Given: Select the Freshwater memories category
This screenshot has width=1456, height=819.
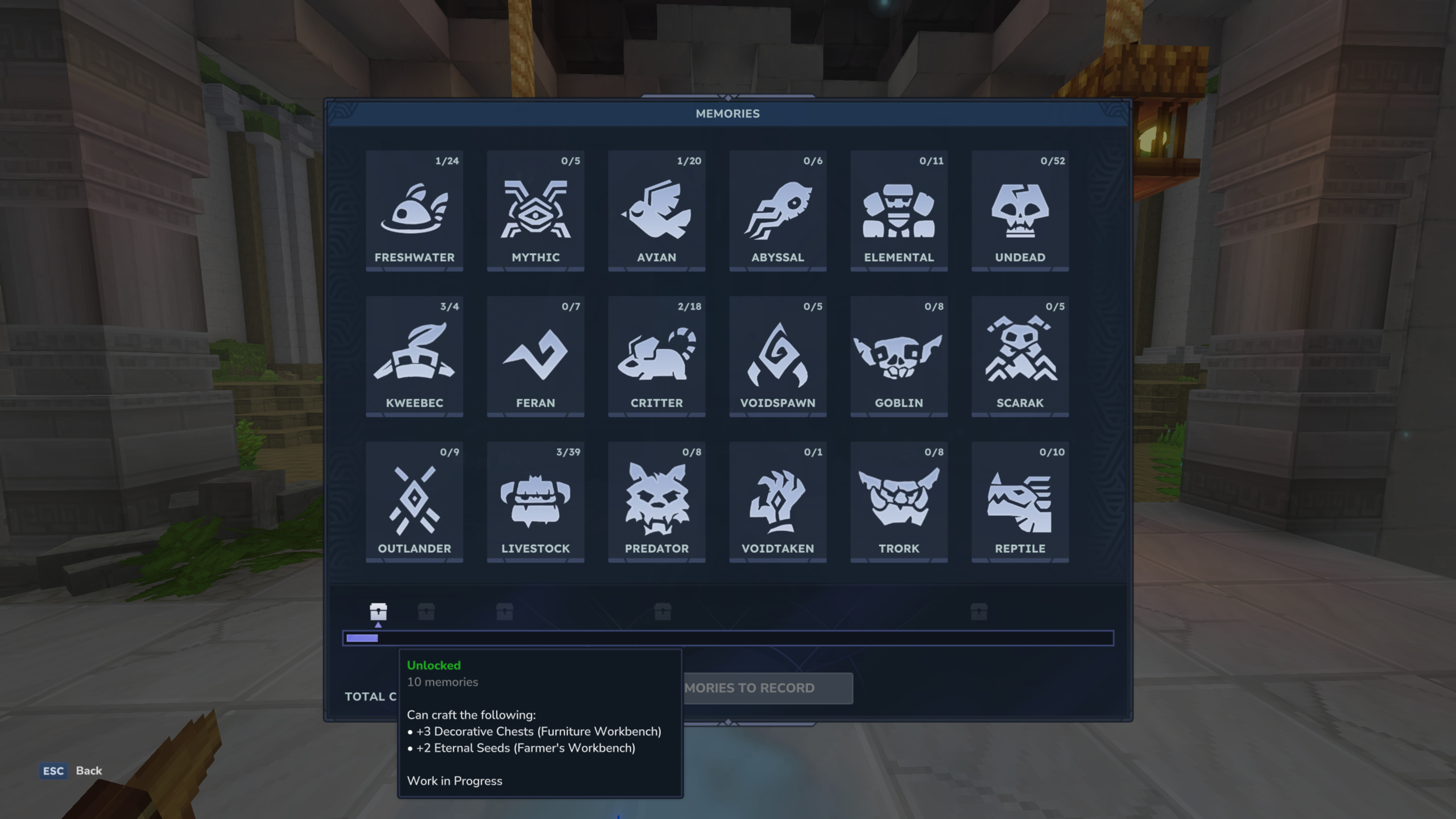Looking at the screenshot, I should [x=415, y=212].
